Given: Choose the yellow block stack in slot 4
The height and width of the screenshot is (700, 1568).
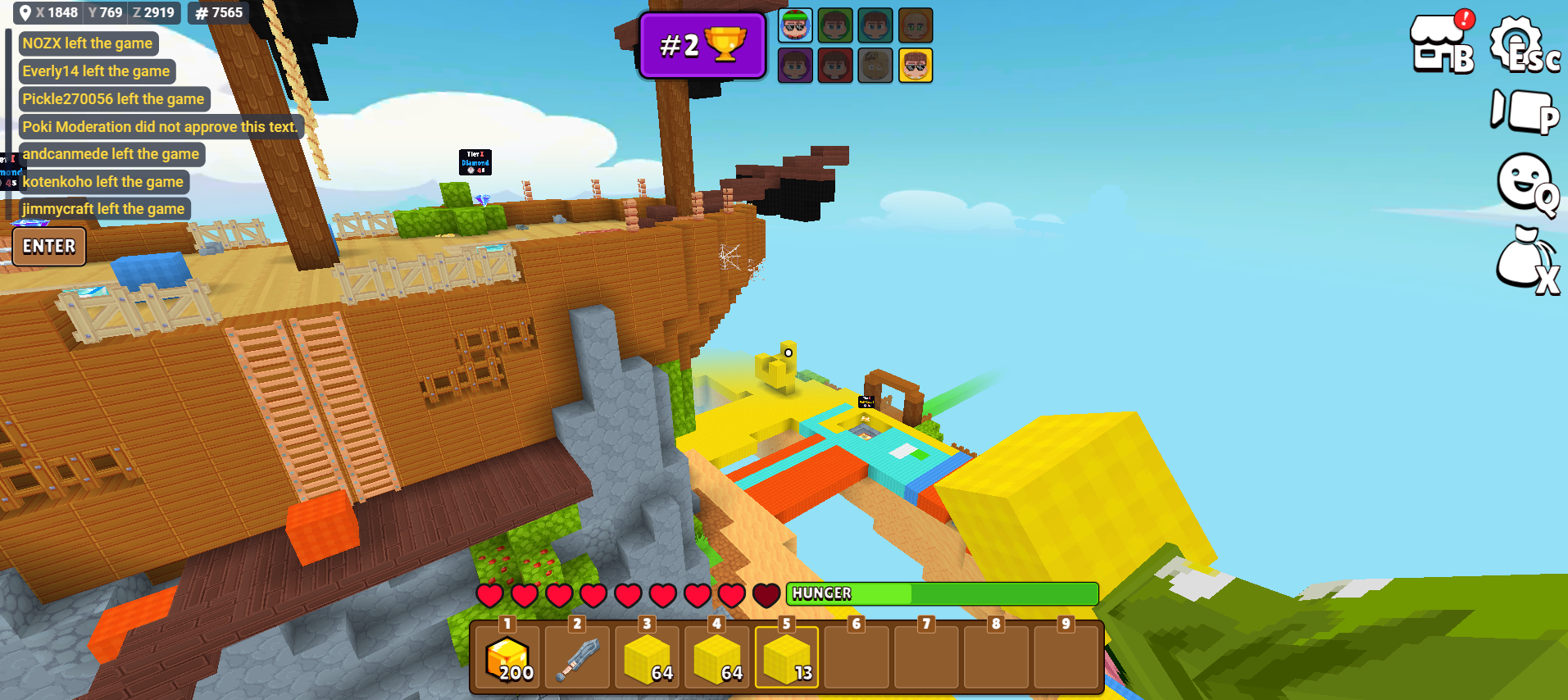Looking at the screenshot, I should [x=717, y=658].
